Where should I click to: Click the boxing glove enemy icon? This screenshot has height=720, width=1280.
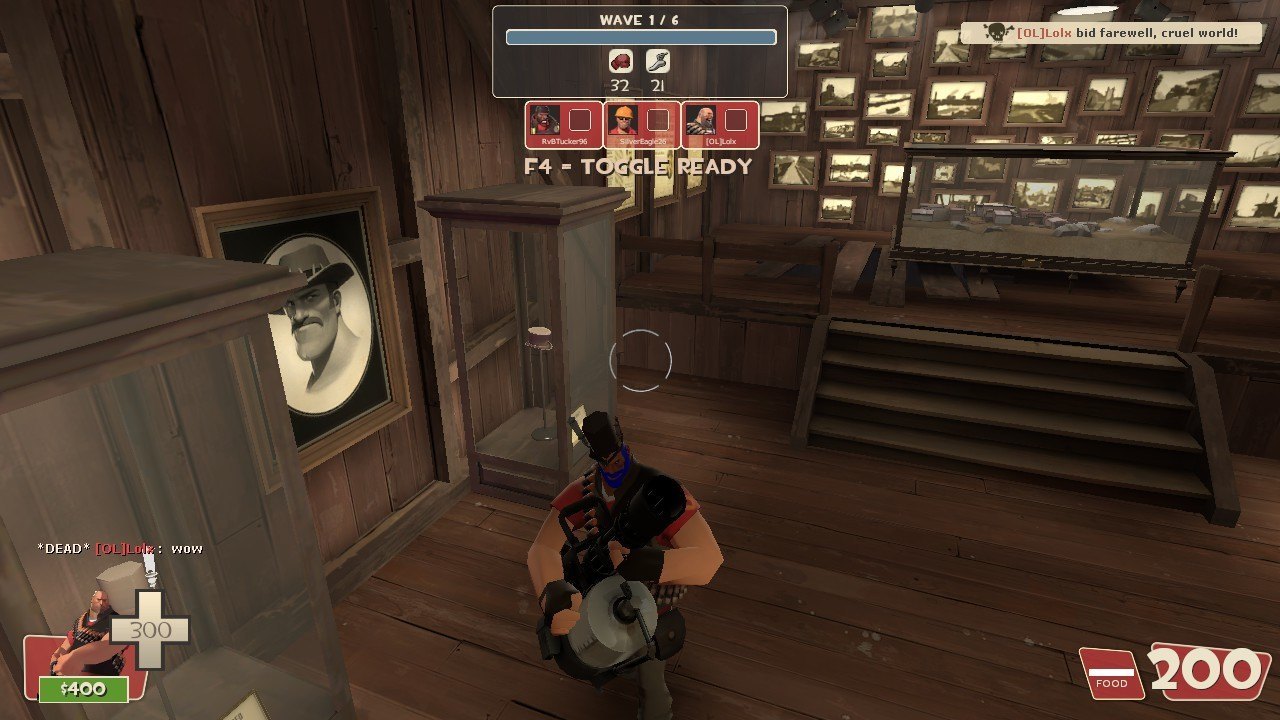click(x=621, y=62)
